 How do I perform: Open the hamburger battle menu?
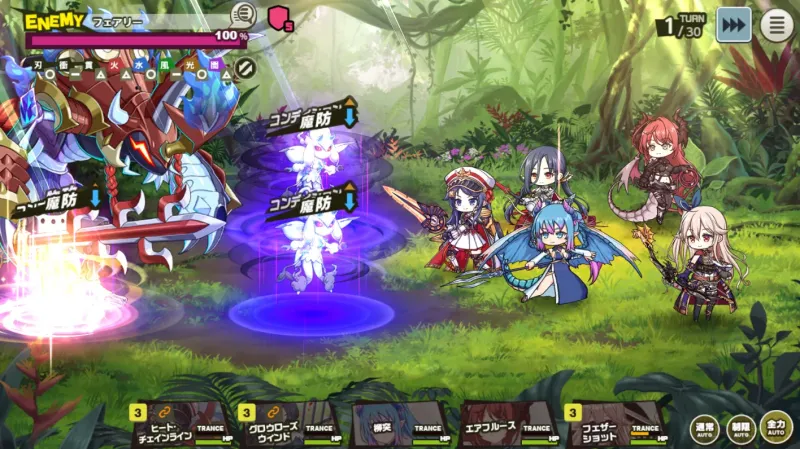pyautogui.click(x=777, y=25)
